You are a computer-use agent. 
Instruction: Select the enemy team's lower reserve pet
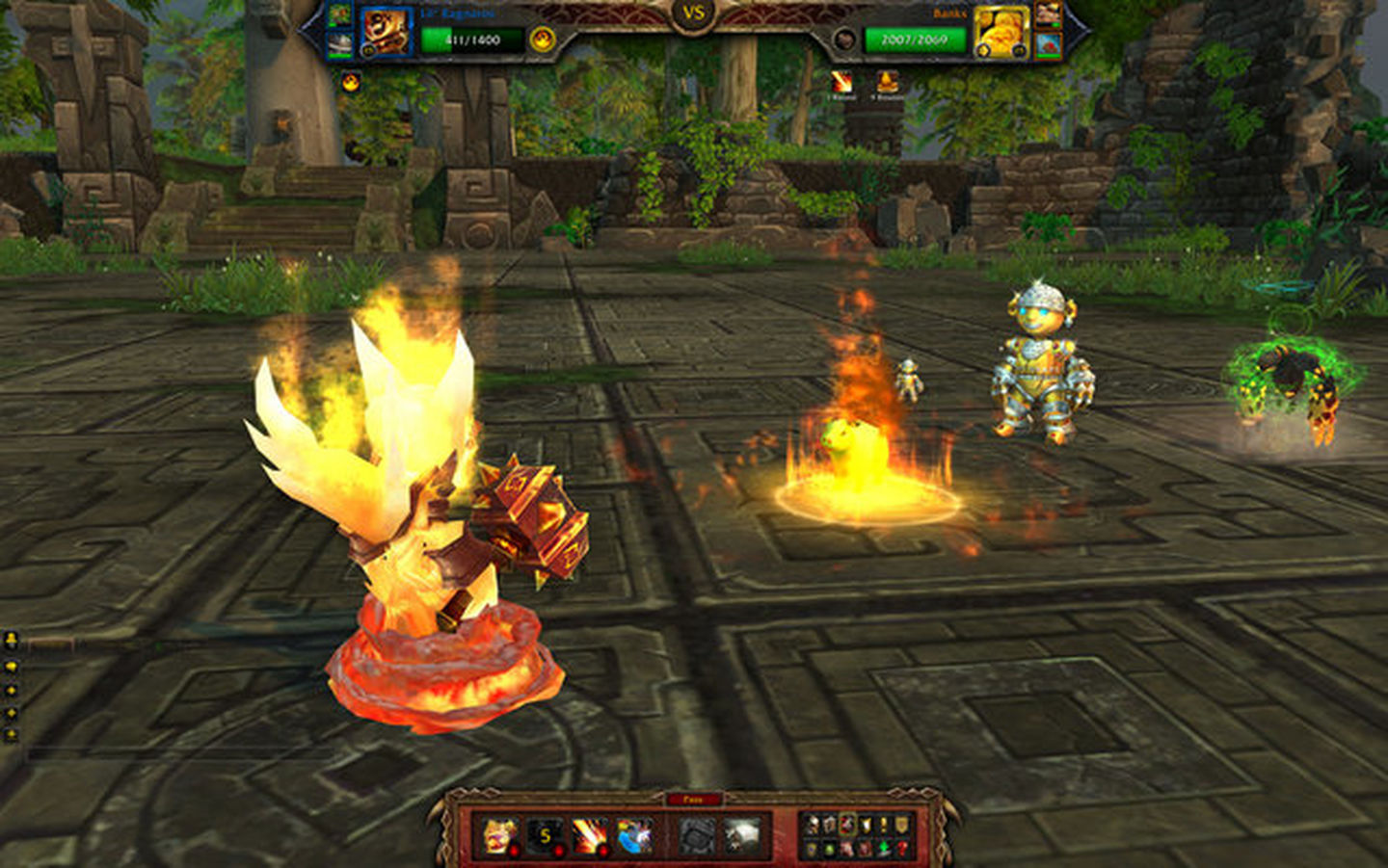tap(1048, 44)
